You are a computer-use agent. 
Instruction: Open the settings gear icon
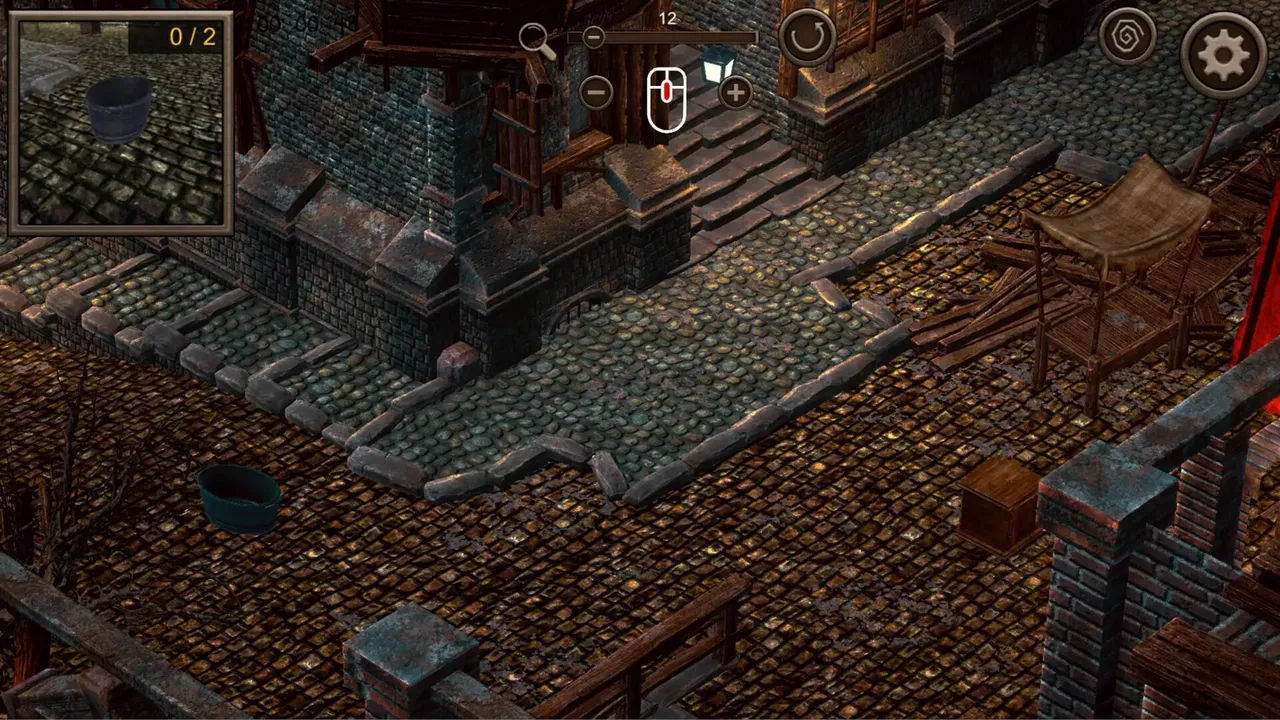click(1225, 55)
